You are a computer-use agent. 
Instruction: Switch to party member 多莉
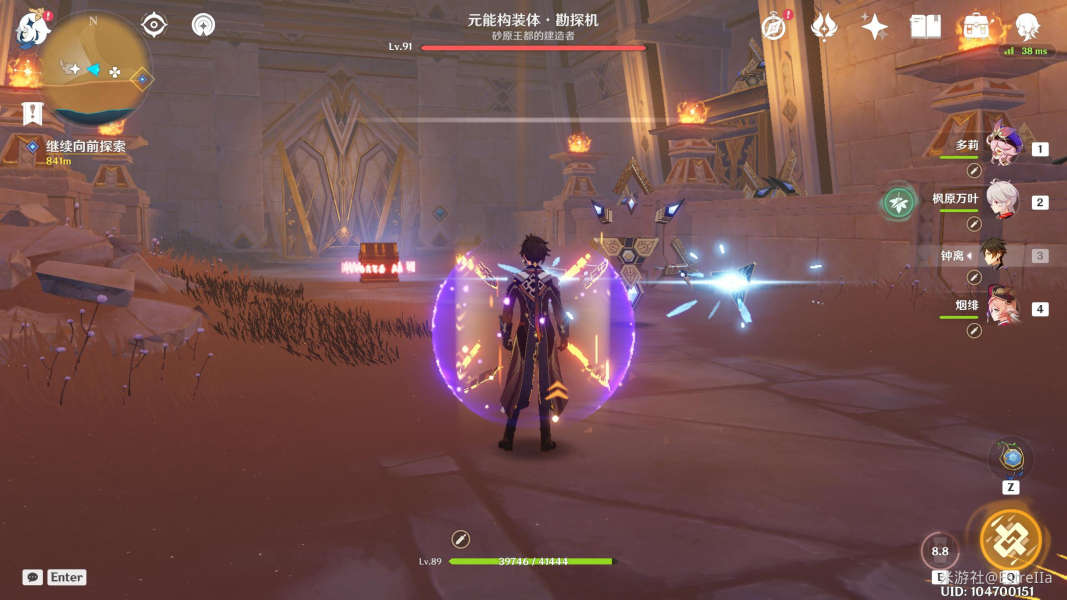point(1001,147)
